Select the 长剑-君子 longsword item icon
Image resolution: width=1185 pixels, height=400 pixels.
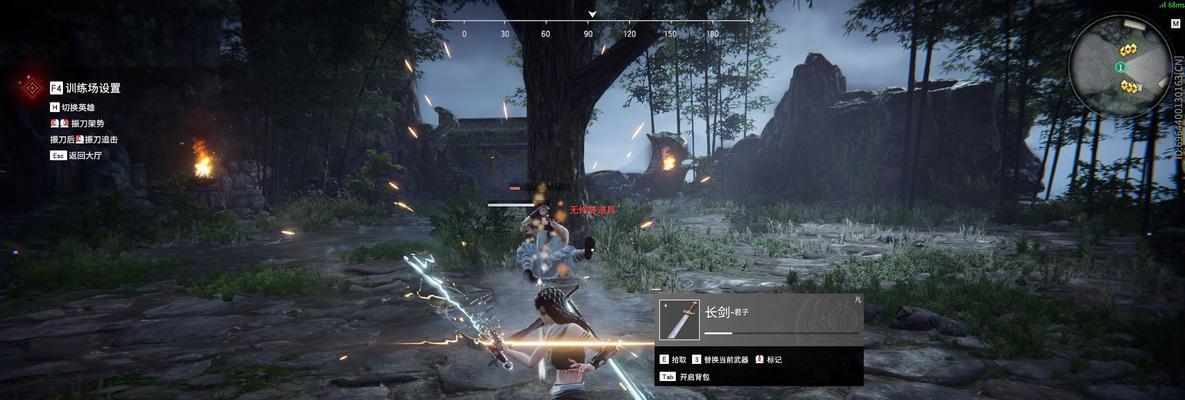[x=680, y=320]
